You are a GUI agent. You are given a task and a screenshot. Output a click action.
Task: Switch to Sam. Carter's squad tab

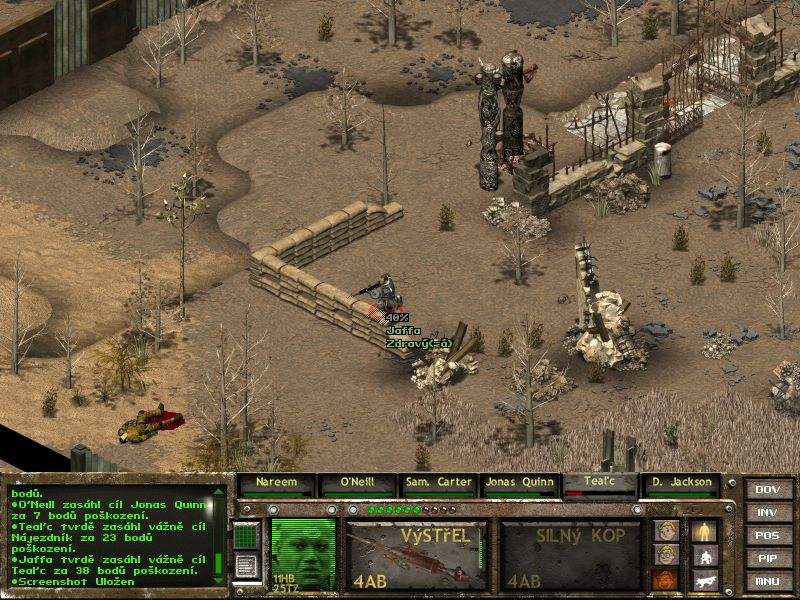[438, 482]
